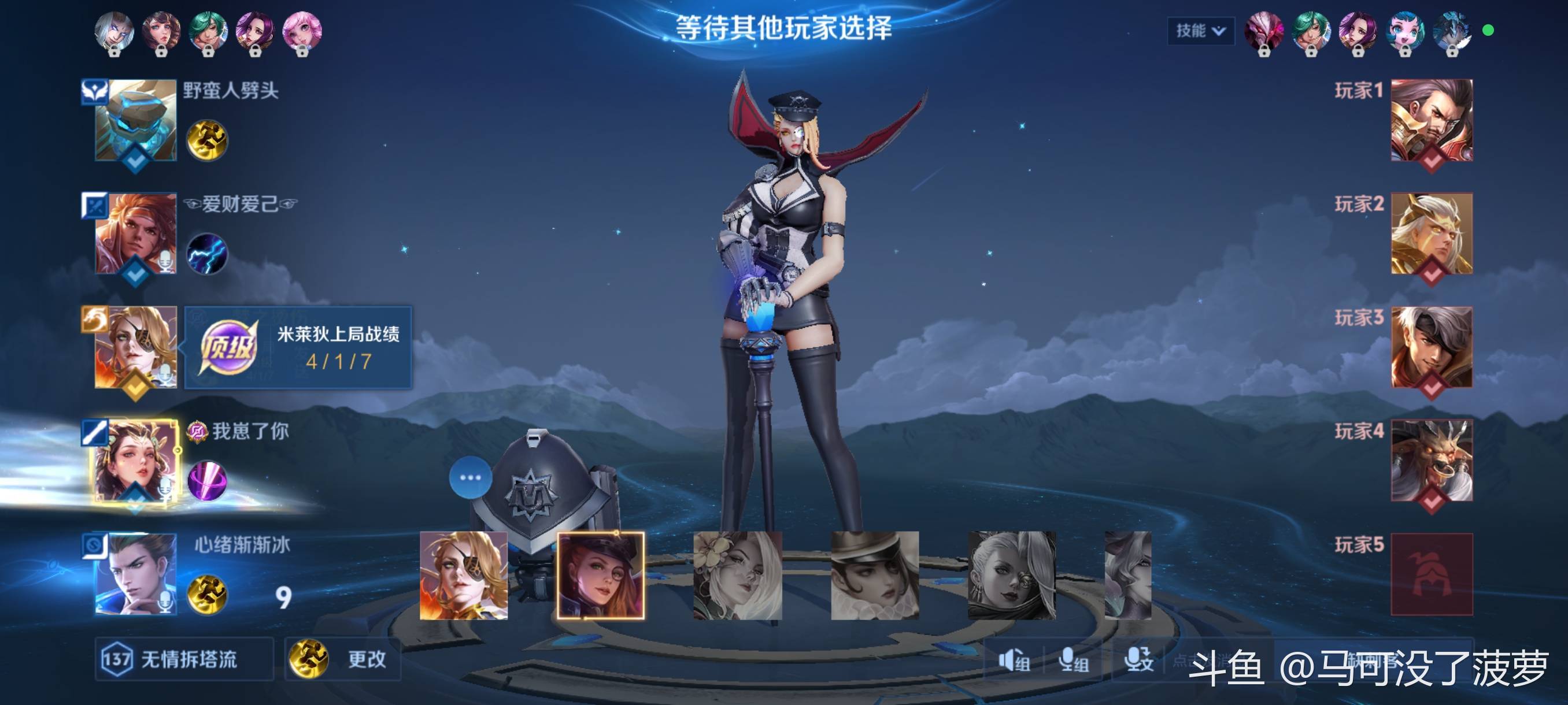
Task: View enemy 玩家1's hero portrait
Action: click(1432, 120)
